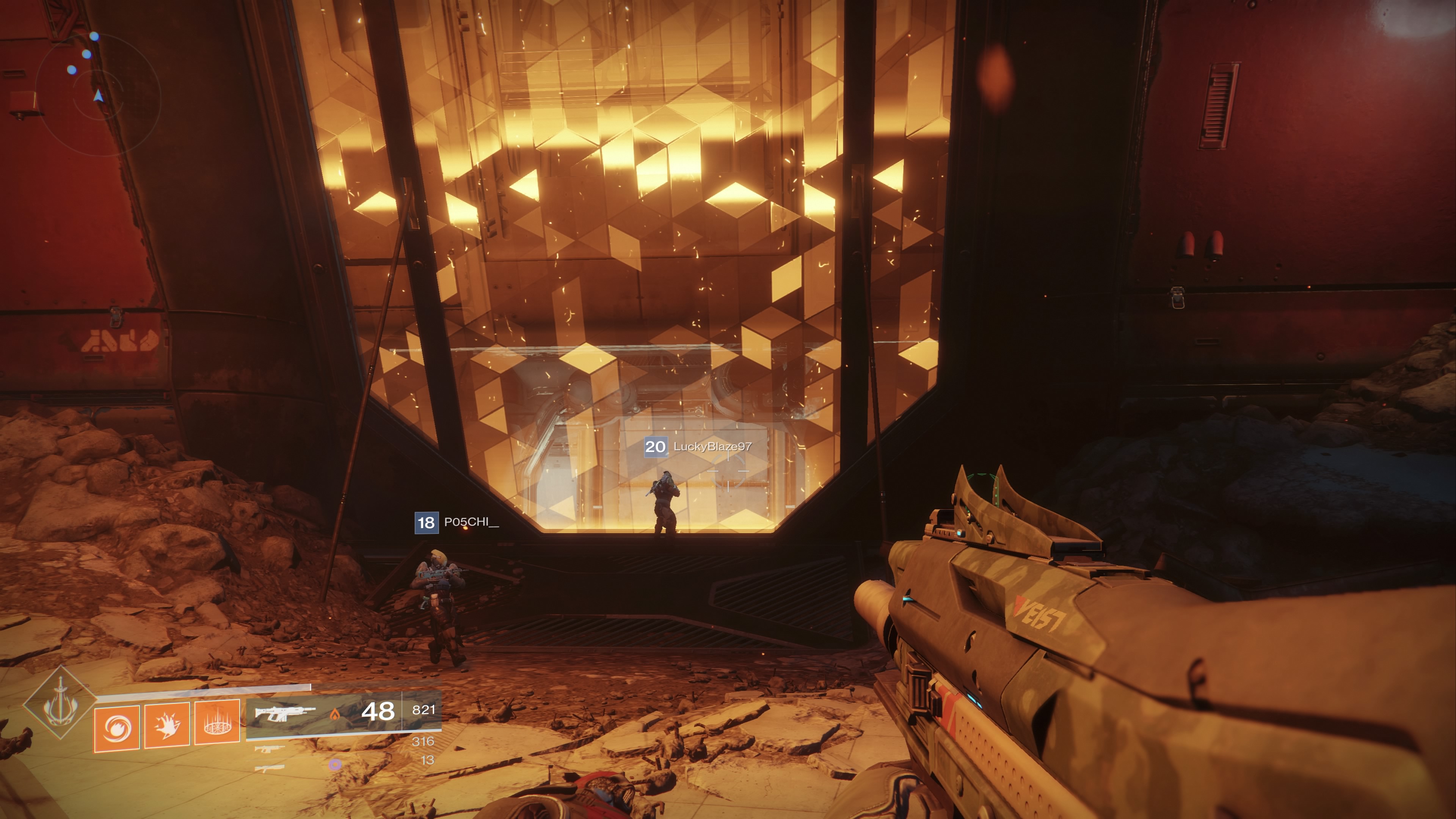Viewport: 1456px width, 819px height.
Task: Select the equipped auto rifle weapon icon
Action: click(284, 713)
